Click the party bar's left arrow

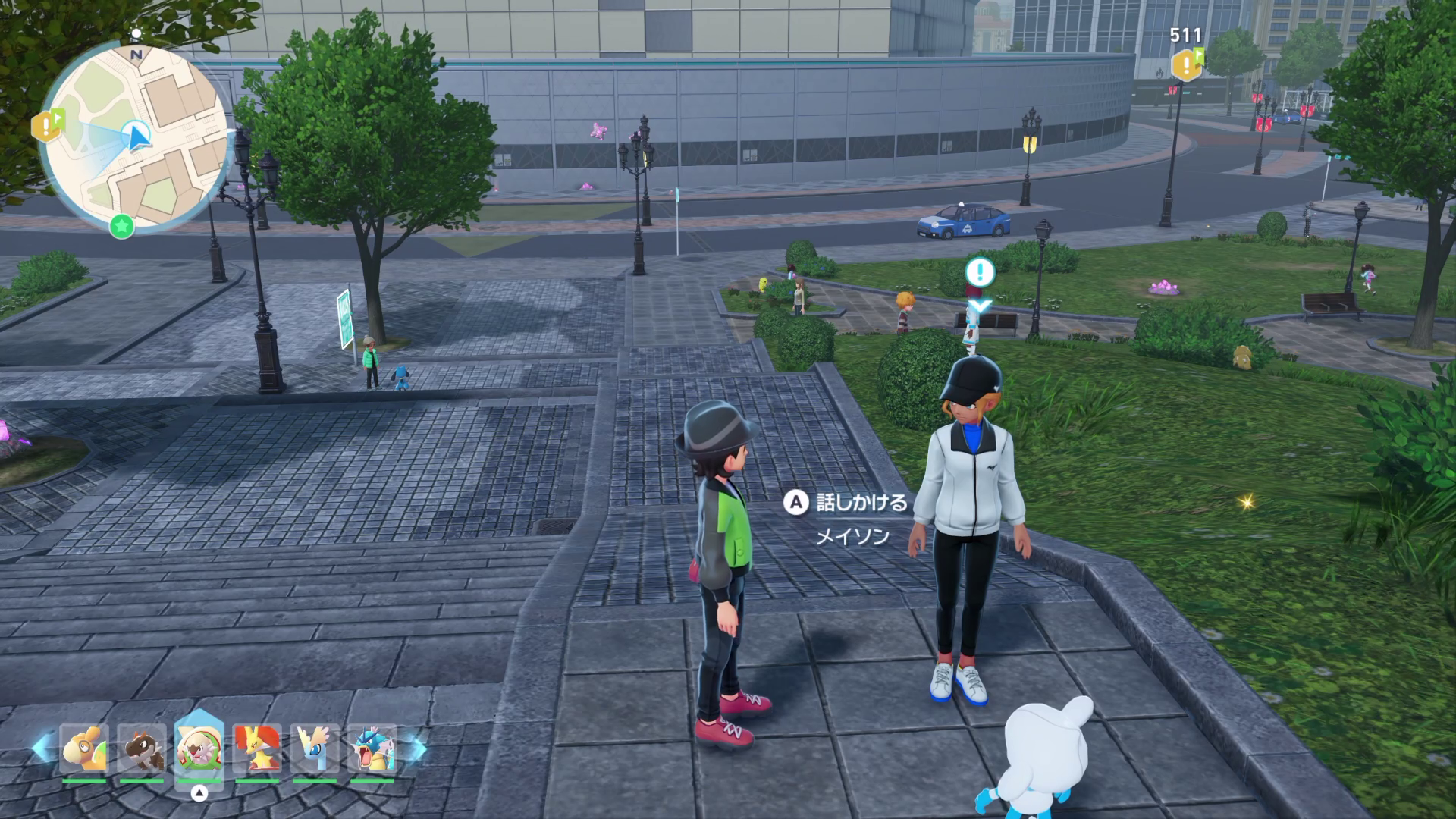coord(42,748)
